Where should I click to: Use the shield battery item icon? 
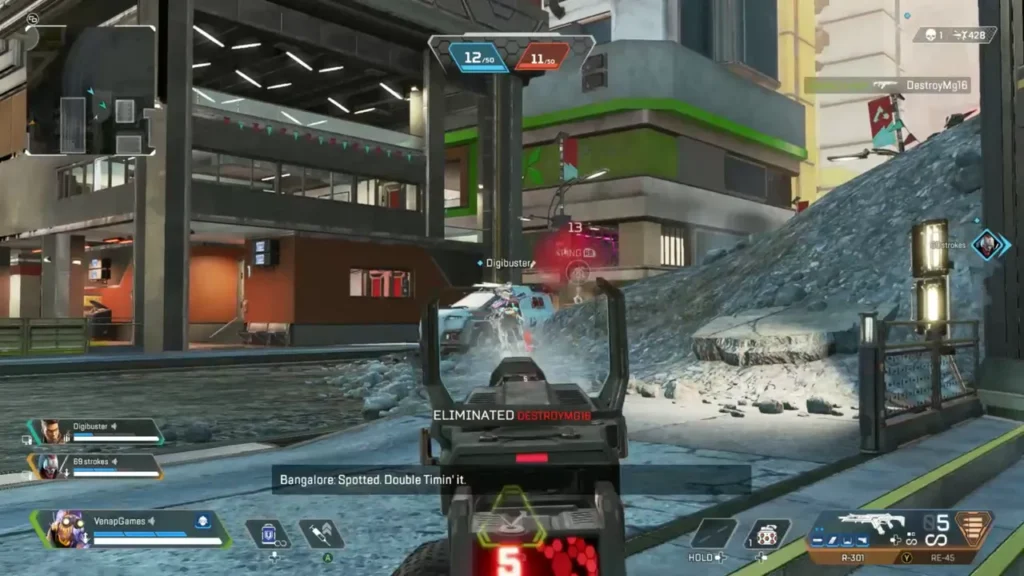[268, 534]
